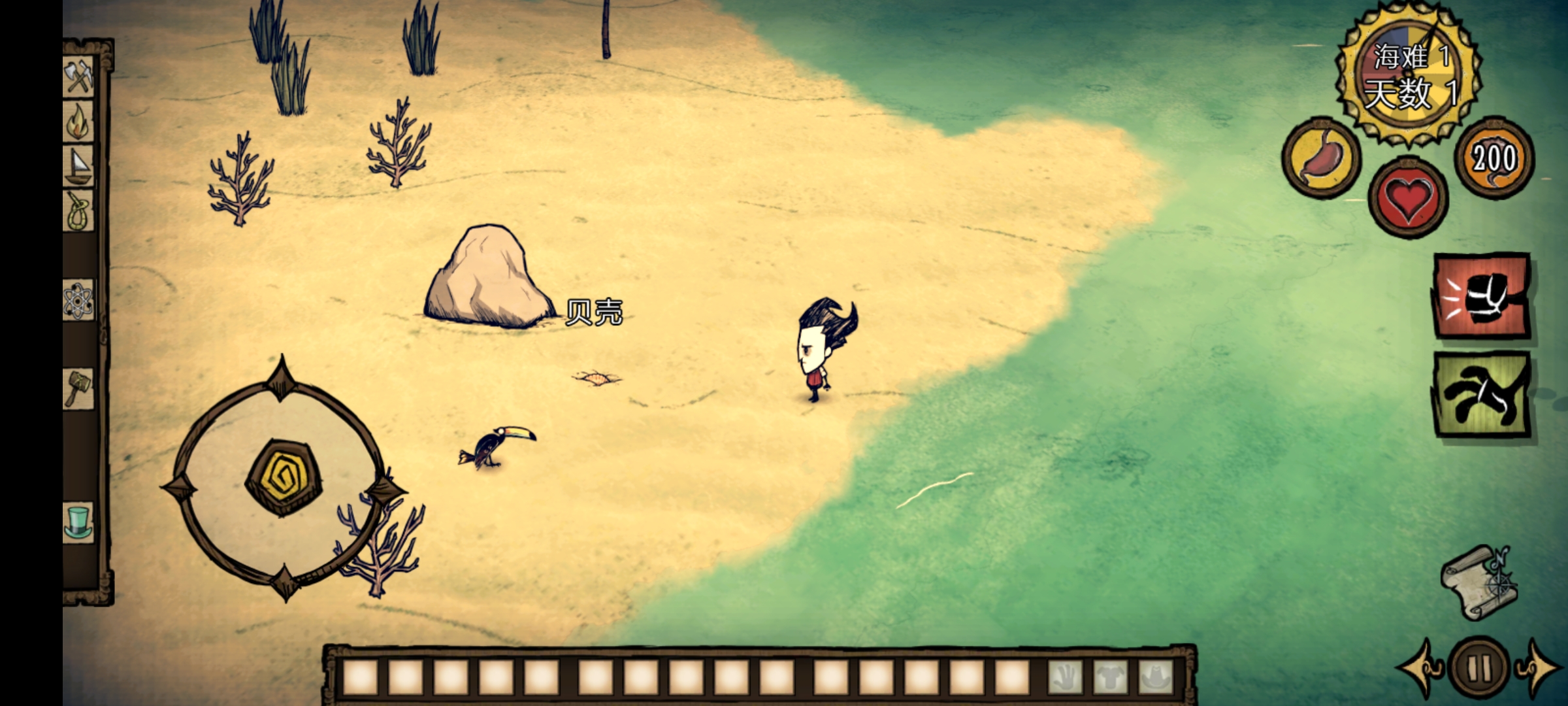
Task: Rotate camera with the left arrow
Action: tap(1420, 668)
